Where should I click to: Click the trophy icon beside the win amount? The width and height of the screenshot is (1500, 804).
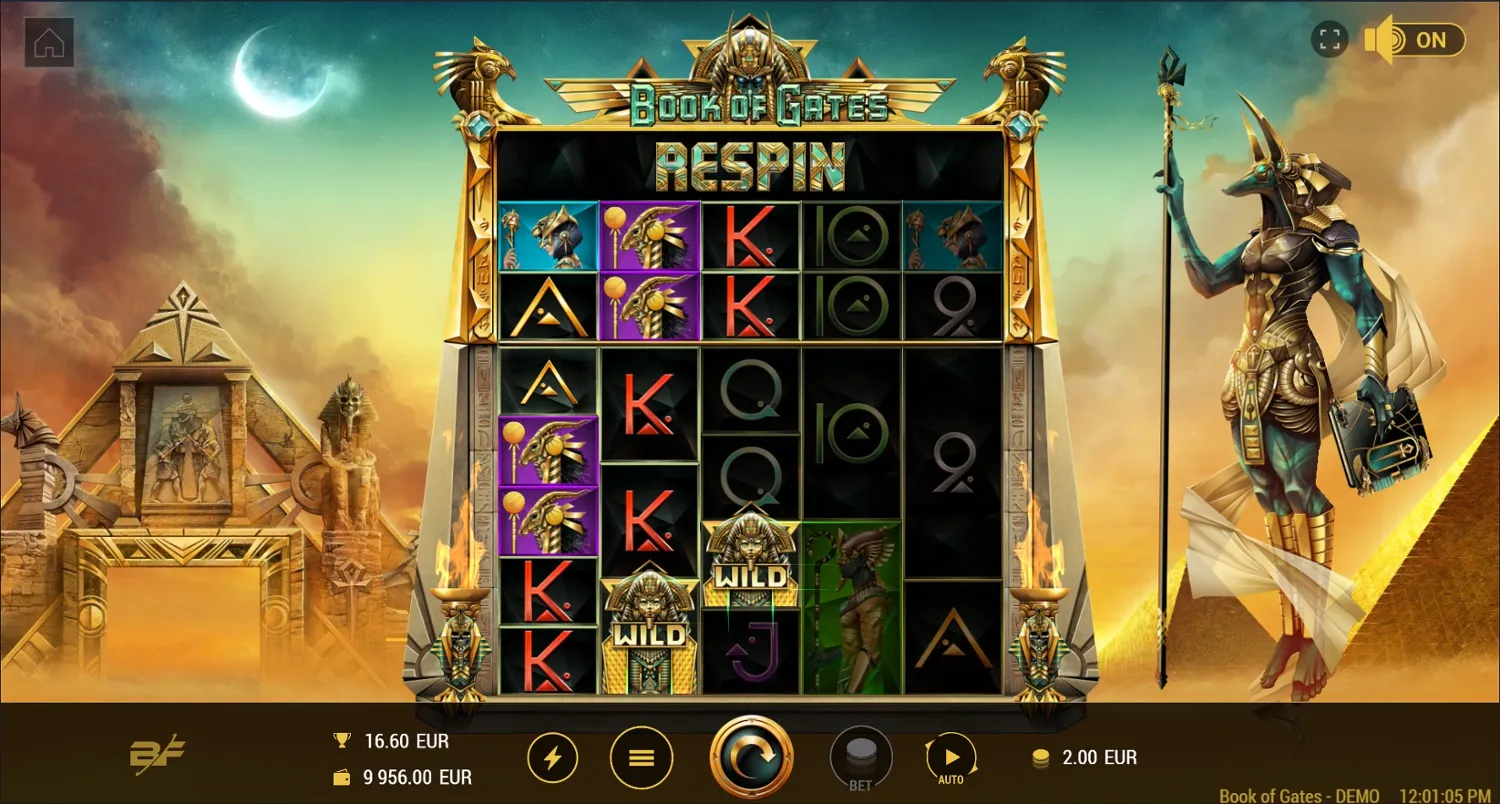coord(340,741)
